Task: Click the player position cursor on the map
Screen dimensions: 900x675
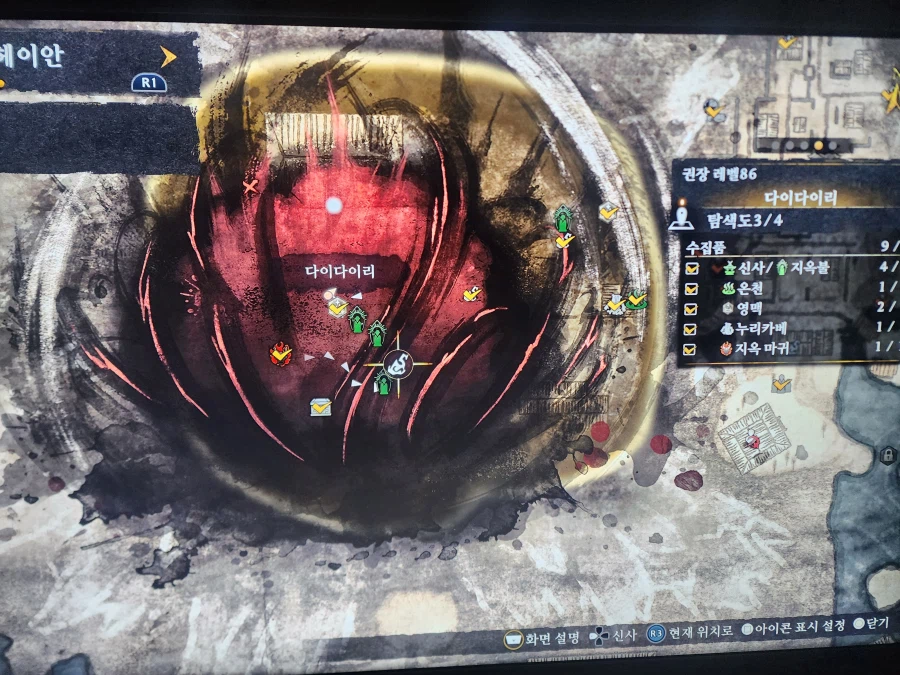Action: click(397, 364)
